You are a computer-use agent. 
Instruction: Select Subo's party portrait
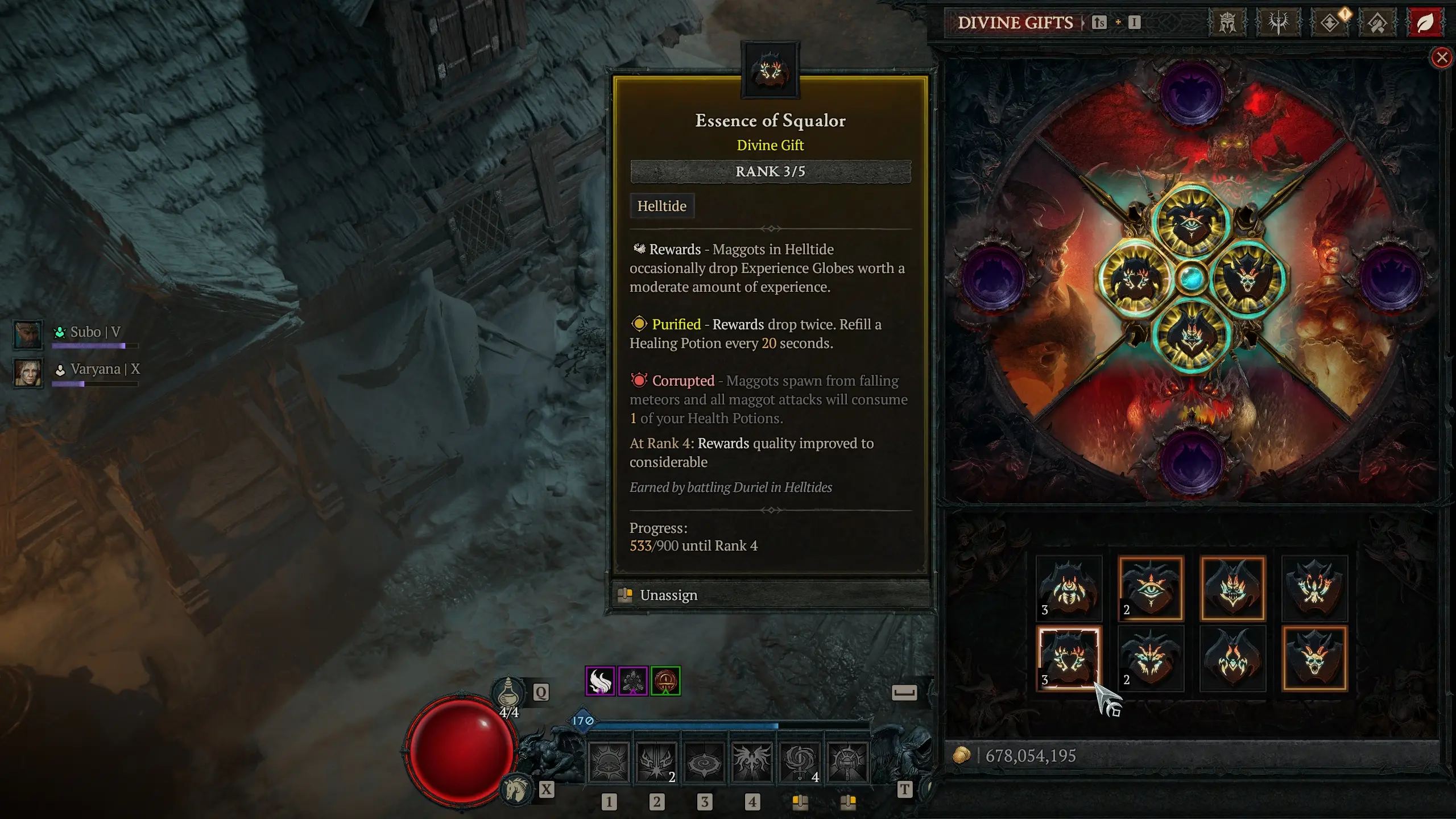[28, 334]
